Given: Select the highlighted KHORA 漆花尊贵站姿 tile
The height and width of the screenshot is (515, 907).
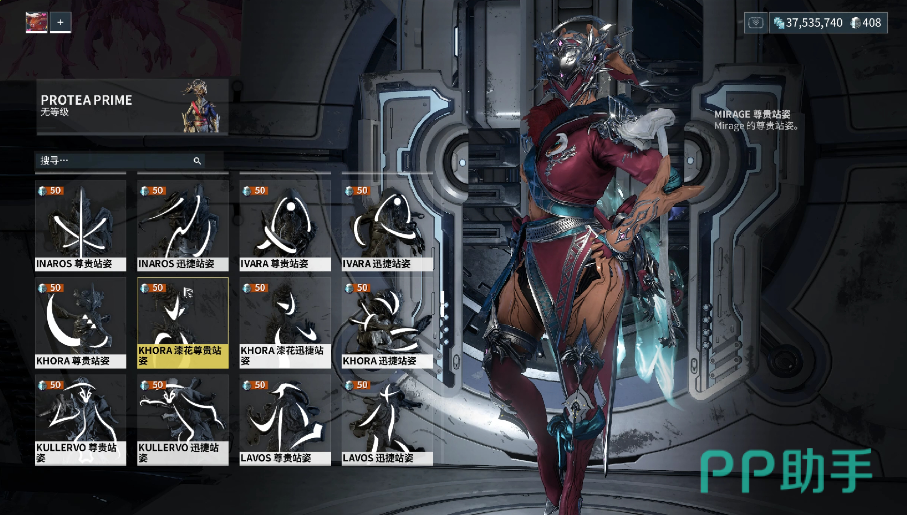Looking at the screenshot, I should (183, 322).
